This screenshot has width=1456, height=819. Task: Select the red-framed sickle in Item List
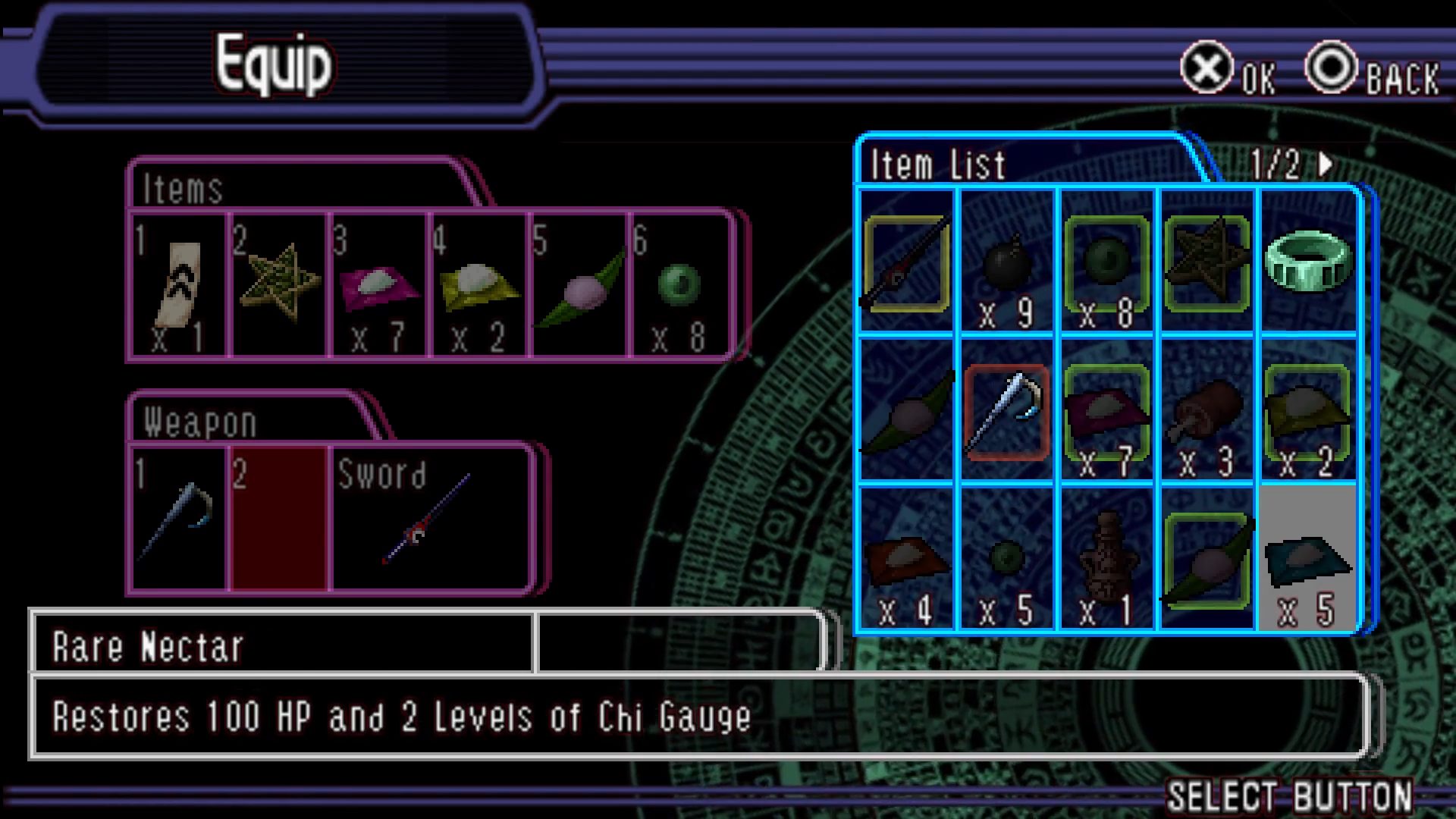[1006, 412]
